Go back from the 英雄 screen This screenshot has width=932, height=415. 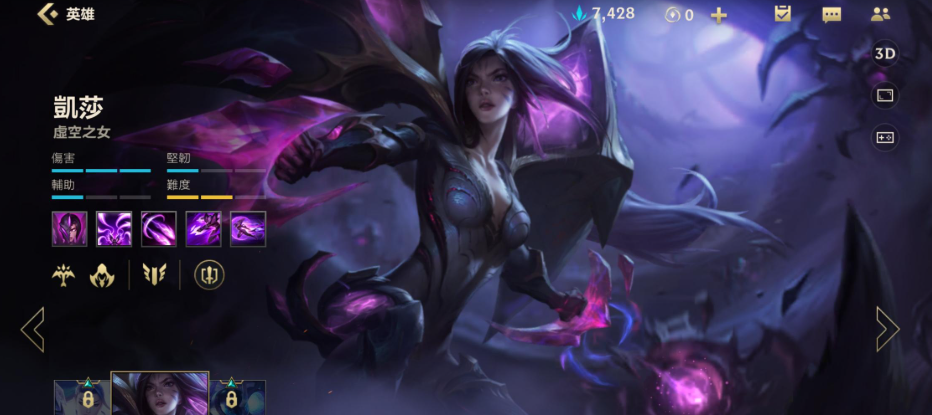coord(46,14)
